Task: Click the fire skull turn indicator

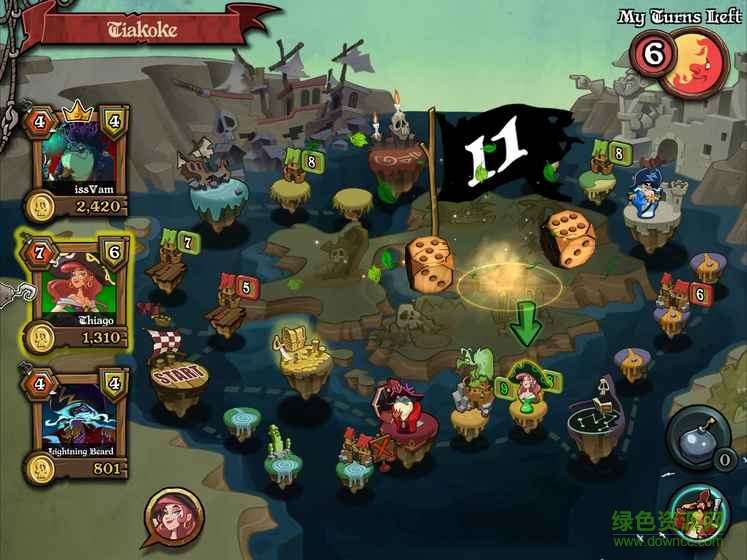Action: coord(696,62)
